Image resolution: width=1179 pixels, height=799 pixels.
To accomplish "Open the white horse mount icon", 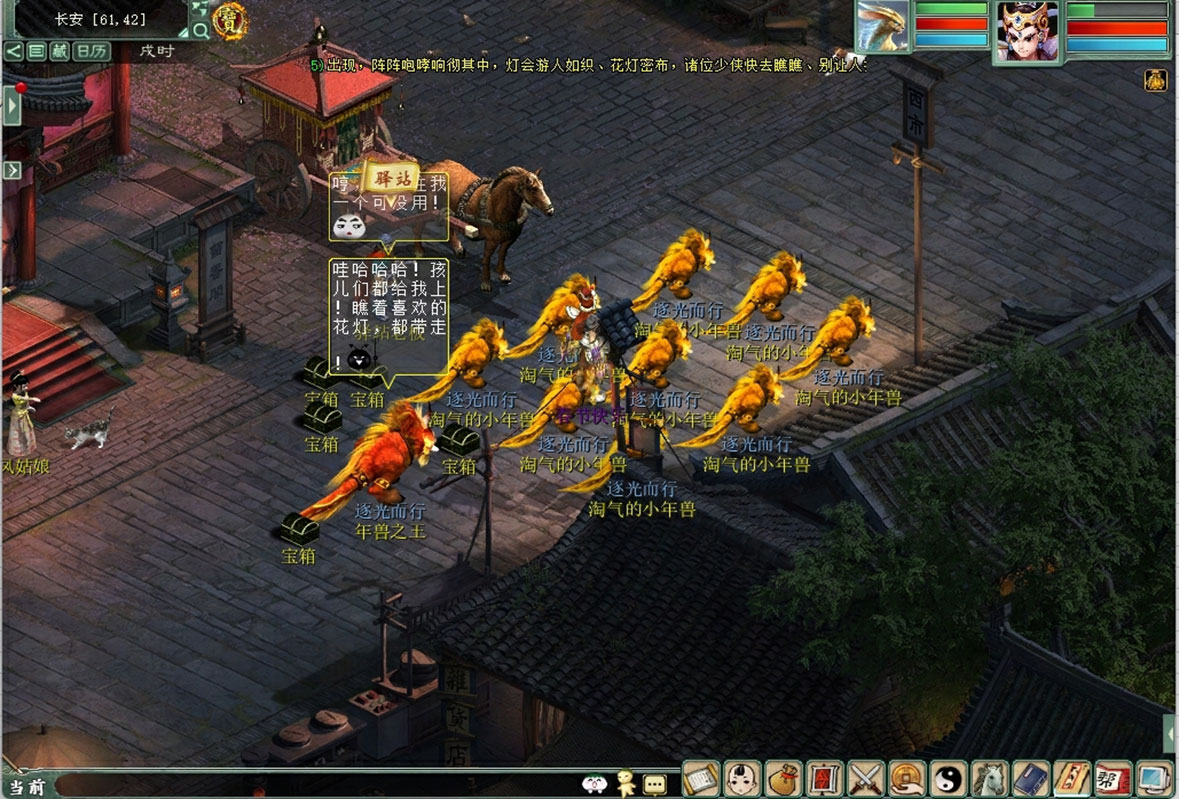I will coord(988,778).
